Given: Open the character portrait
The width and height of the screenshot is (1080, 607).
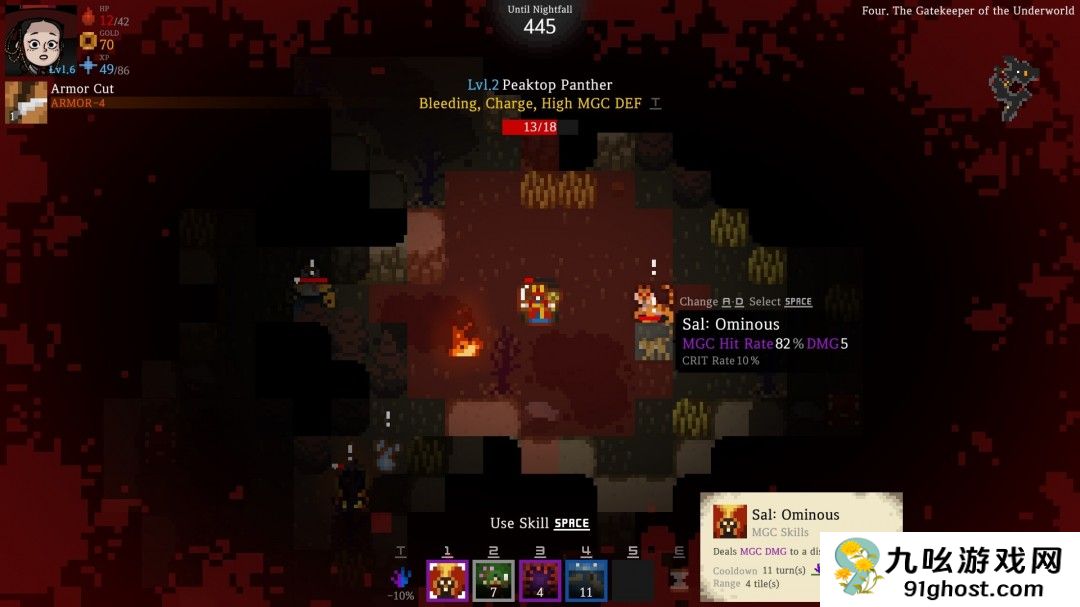Looking at the screenshot, I should click(39, 40).
